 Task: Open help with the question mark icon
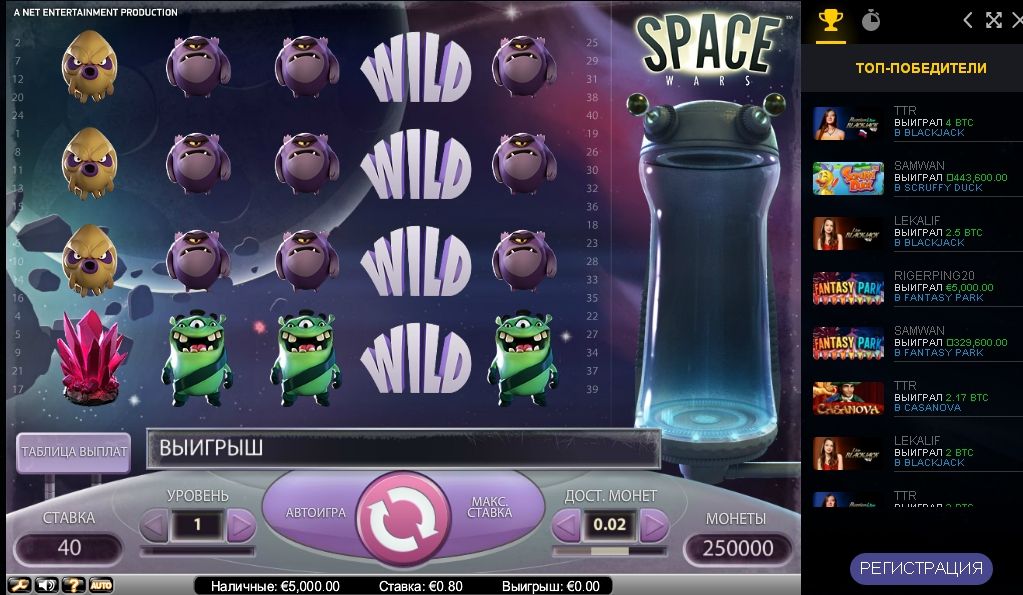pos(73,585)
